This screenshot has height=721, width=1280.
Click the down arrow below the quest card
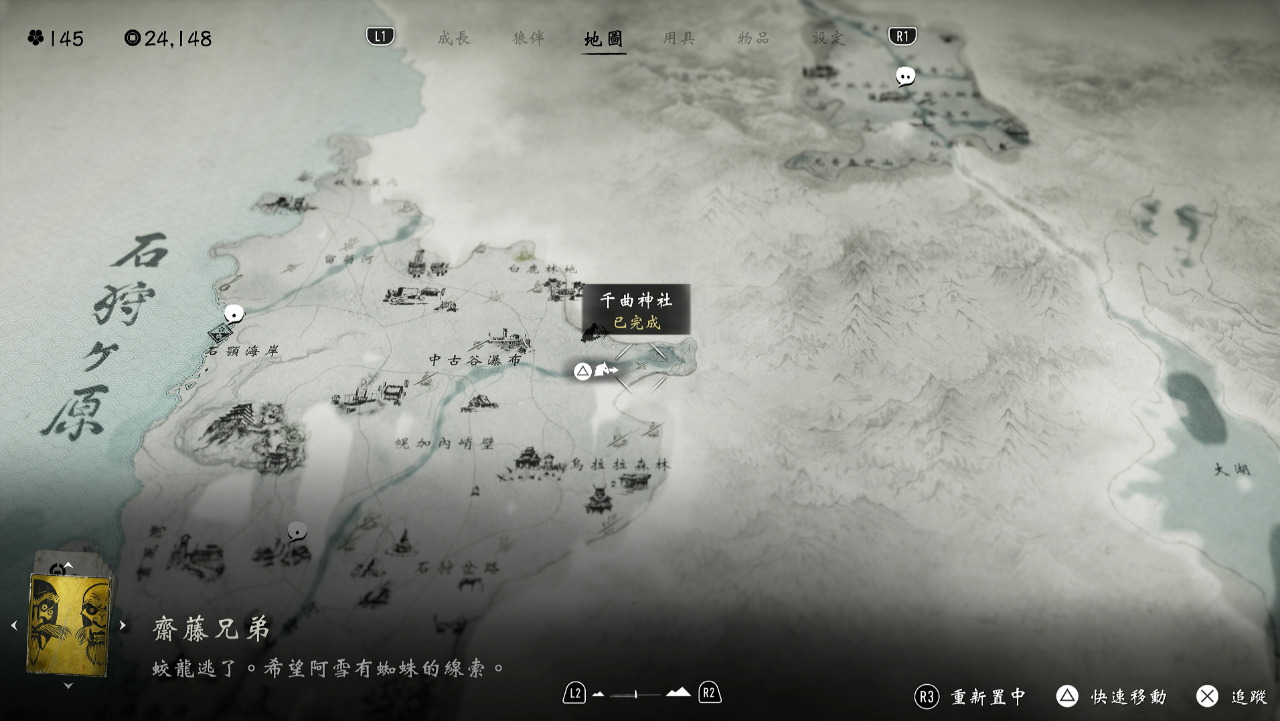[68, 686]
